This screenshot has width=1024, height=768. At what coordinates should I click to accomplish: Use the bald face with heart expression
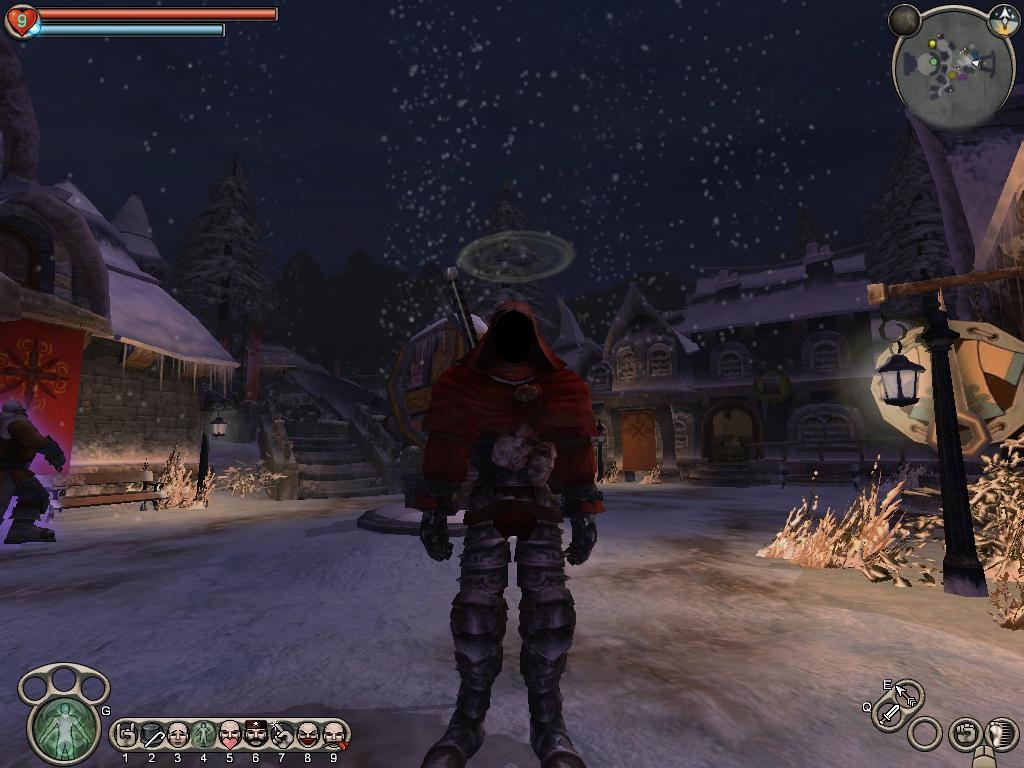230,736
